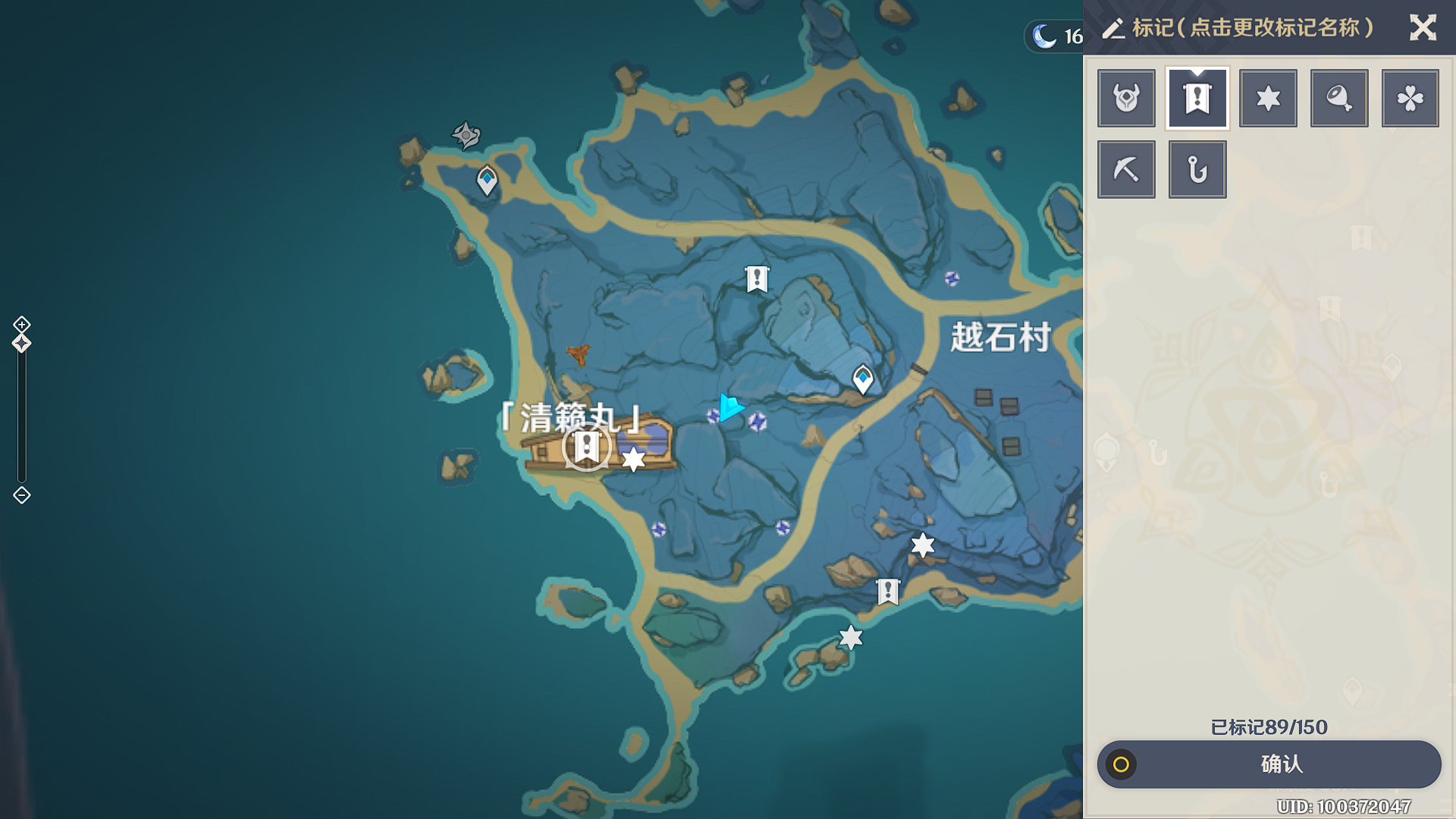
Task: Click the teleport waypoint near 越石村
Action: (863, 378)
